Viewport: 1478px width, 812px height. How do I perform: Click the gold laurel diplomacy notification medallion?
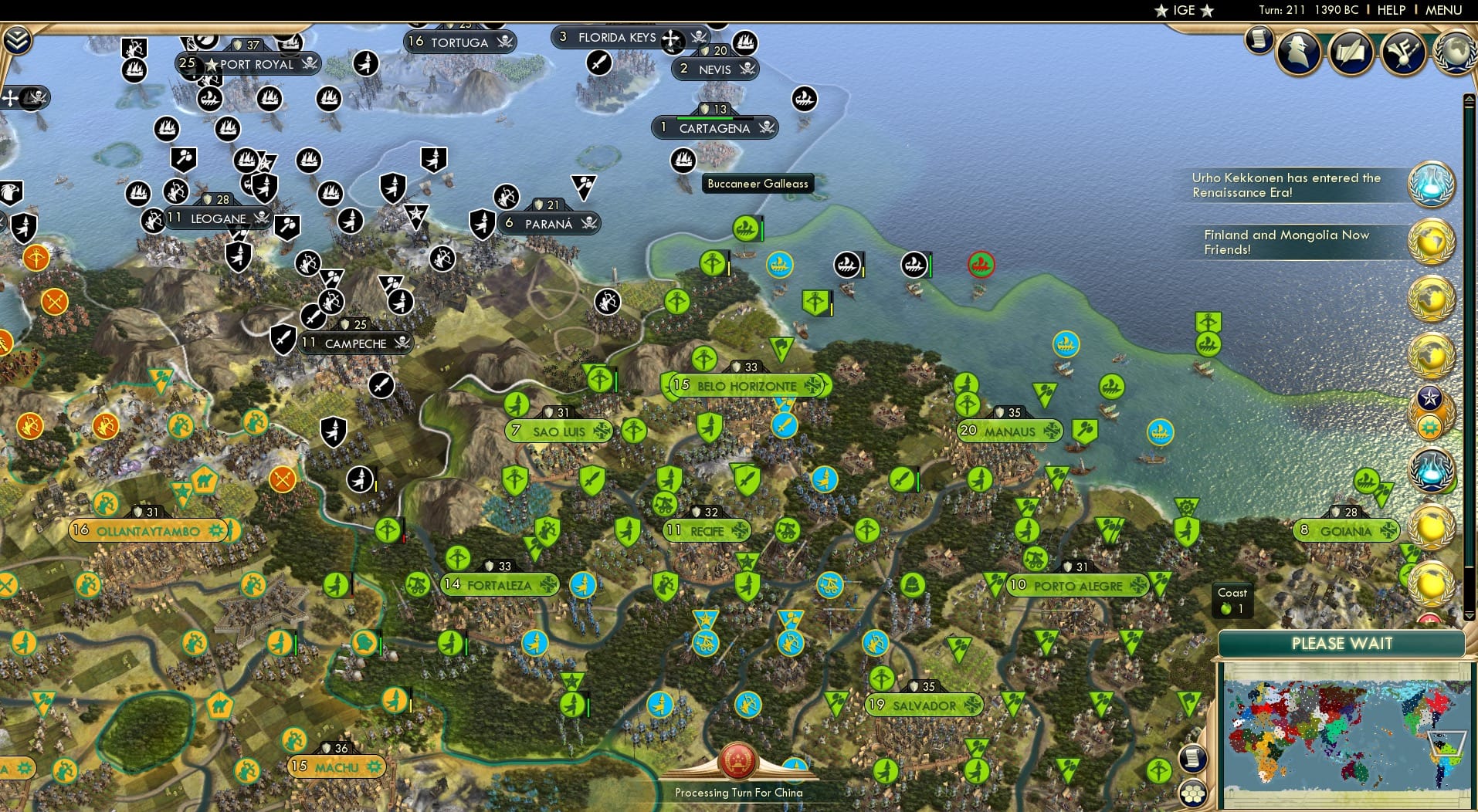coord(1431,241)
